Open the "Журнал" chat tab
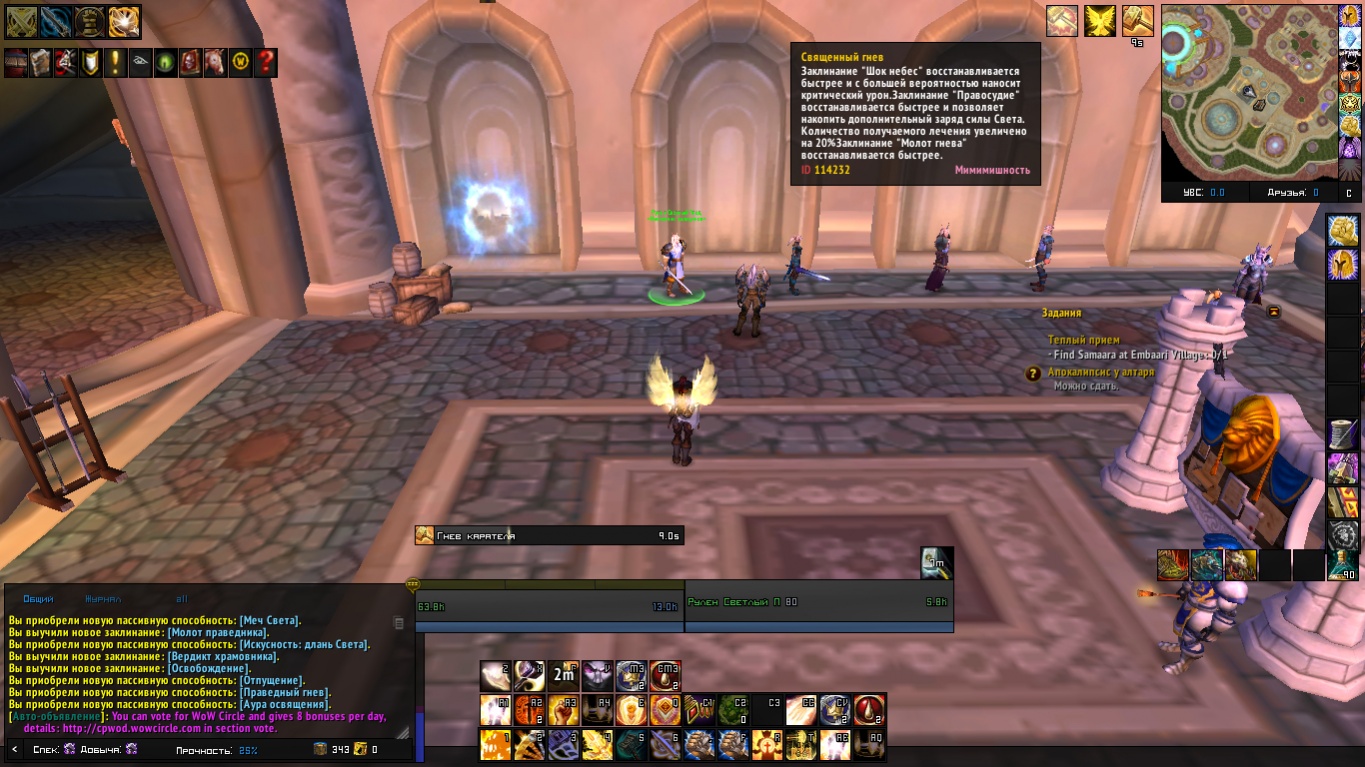This screenshot has height=767, width=1365. (x=102, y=598)
